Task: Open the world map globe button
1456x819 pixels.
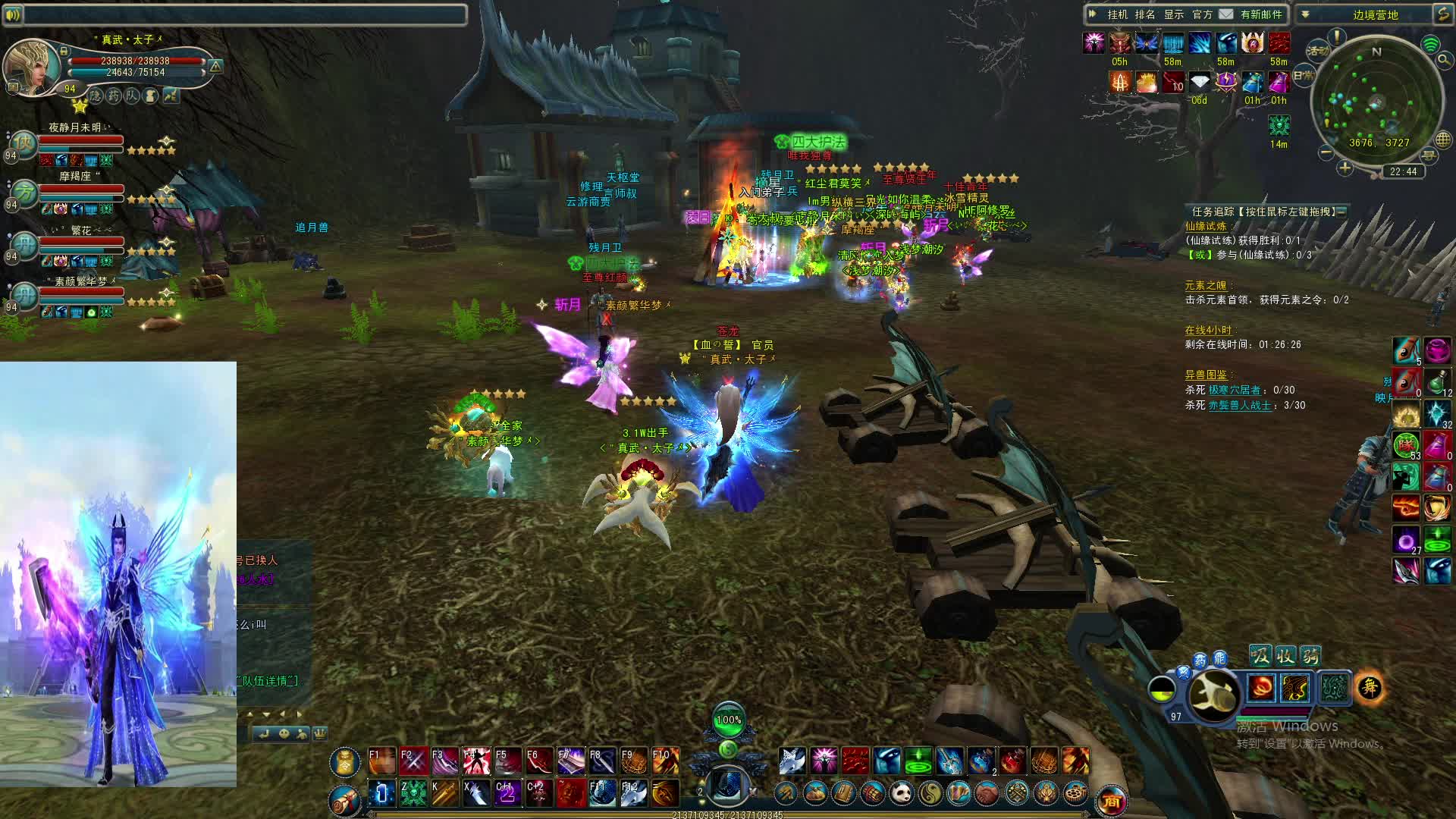Action: click(x=1442, y=139)
